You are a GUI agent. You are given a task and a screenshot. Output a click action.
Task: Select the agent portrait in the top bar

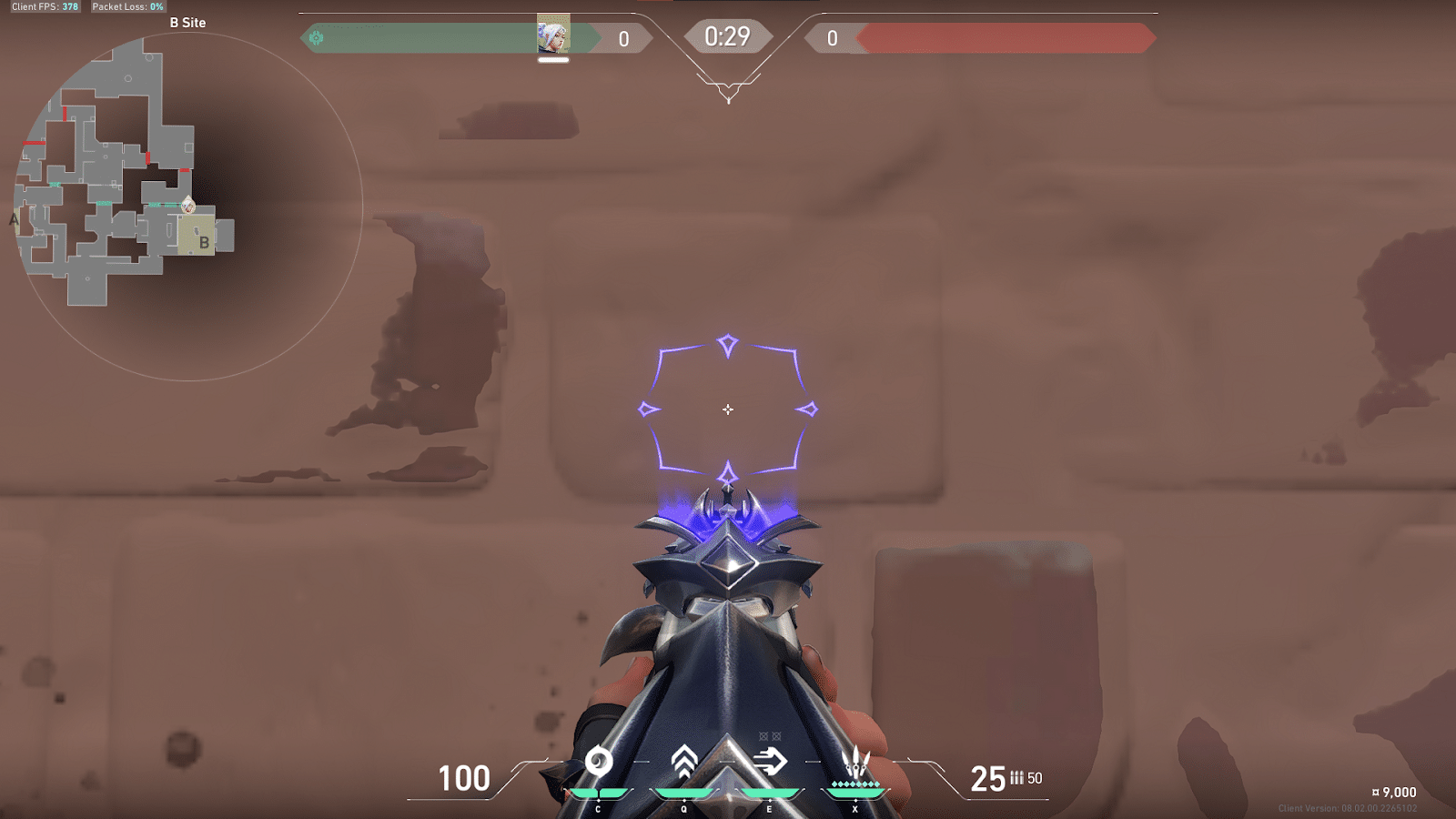pyautogui.click(x=553, y=36)
